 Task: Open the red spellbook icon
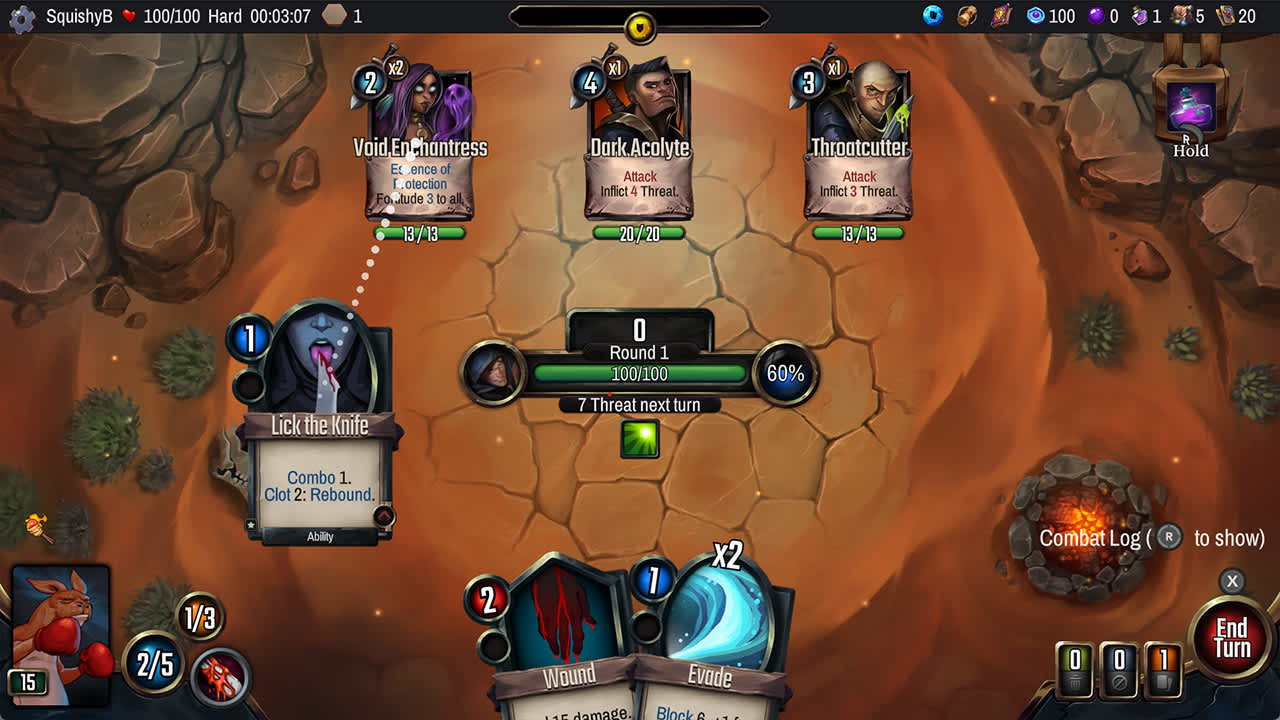tap(1001, 16)
